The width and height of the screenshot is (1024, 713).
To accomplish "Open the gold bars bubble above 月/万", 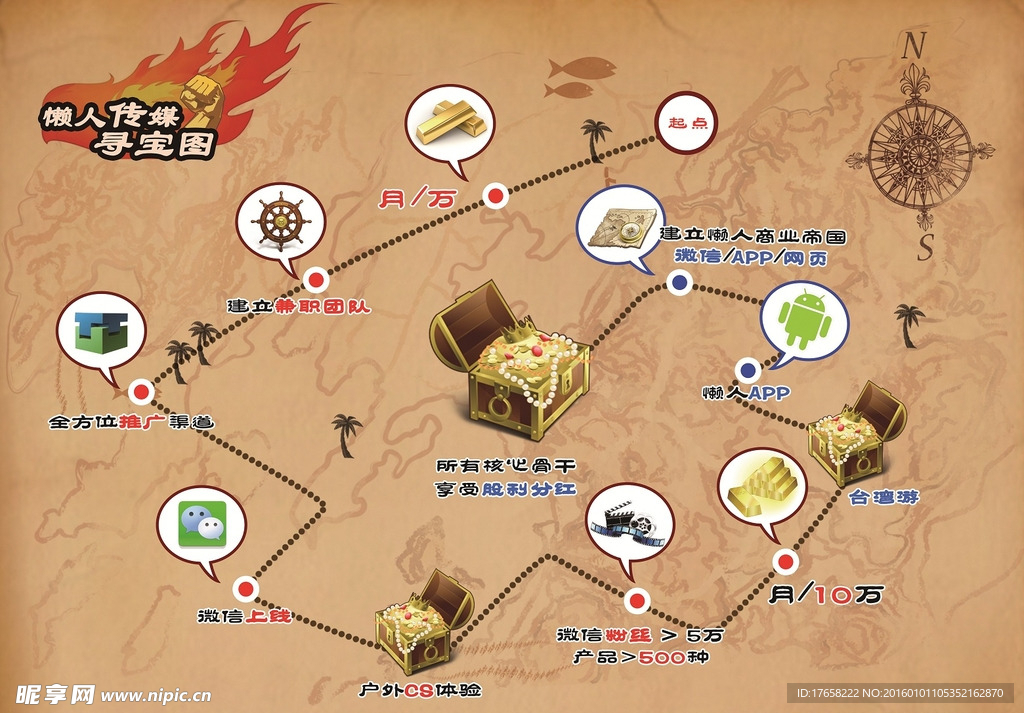I will point(451,124).
